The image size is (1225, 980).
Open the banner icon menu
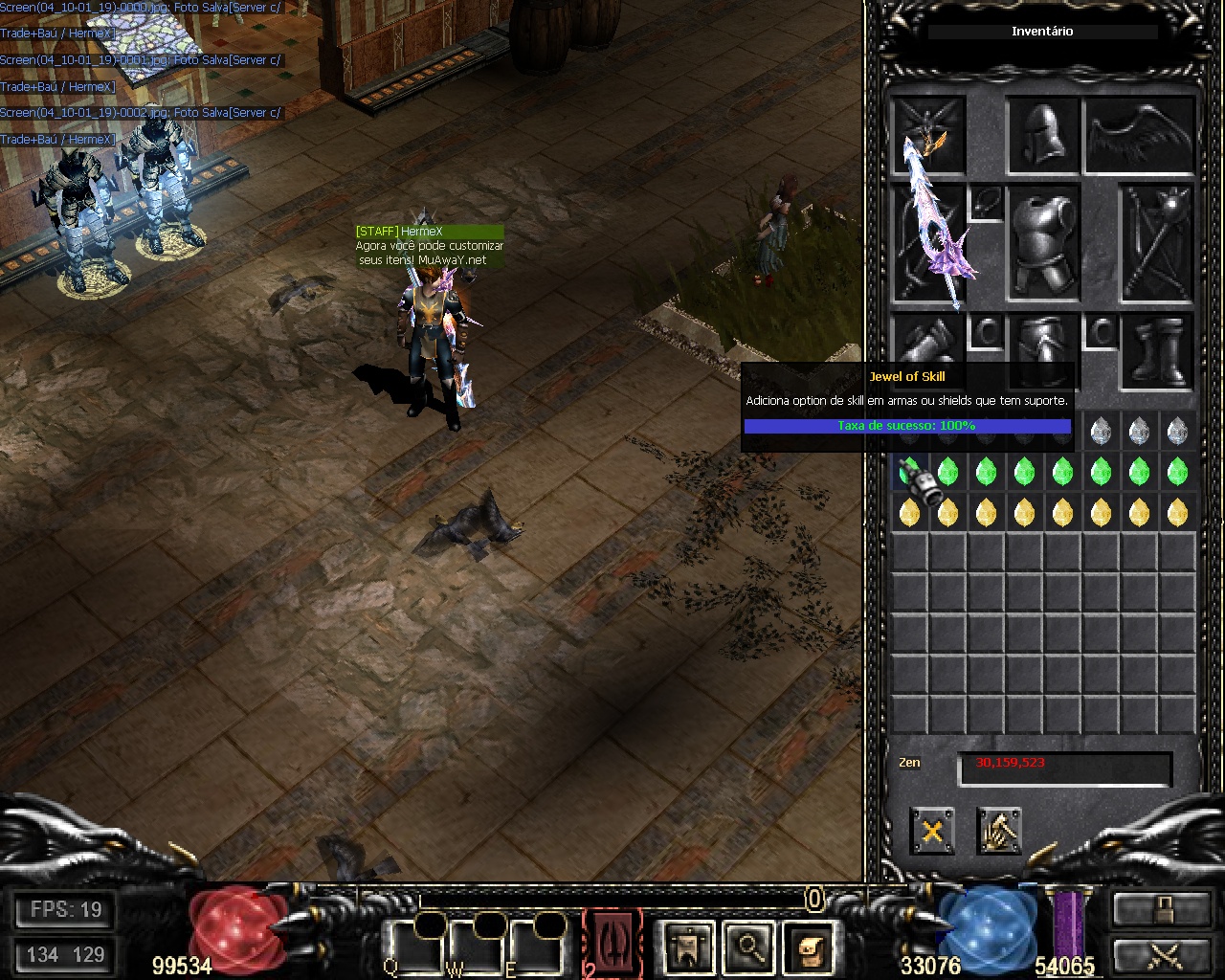click(x=687, y=947)
